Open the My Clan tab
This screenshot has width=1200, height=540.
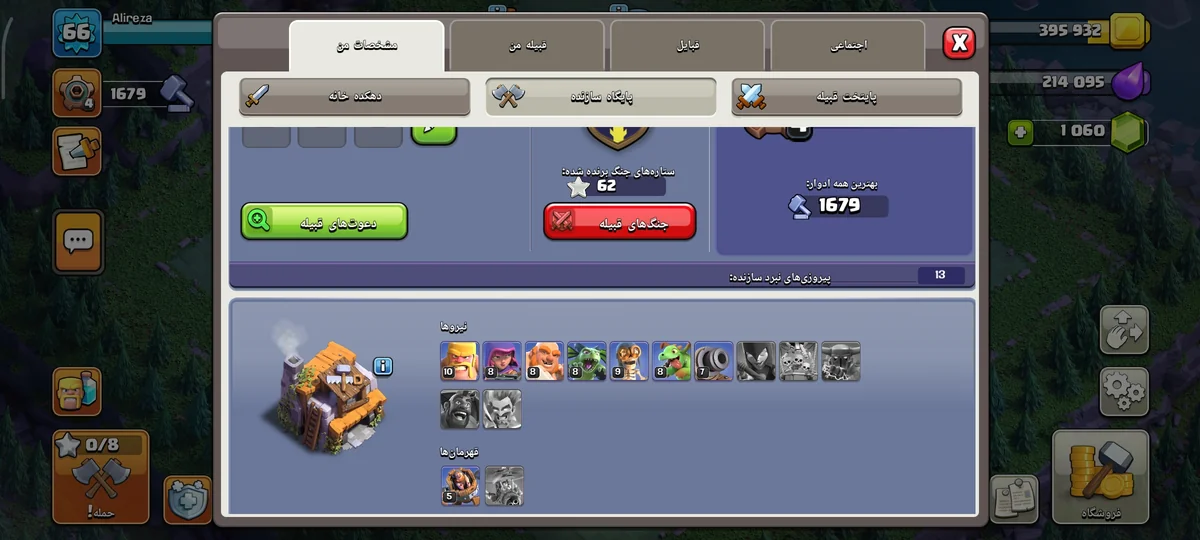pos(527,46)
